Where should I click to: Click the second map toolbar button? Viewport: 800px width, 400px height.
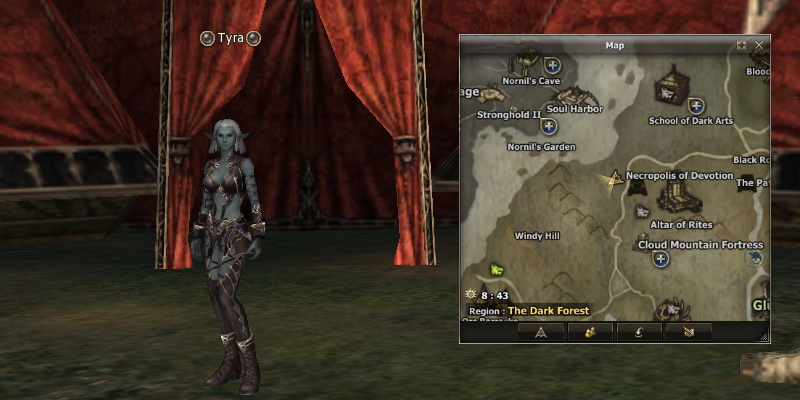589,332
